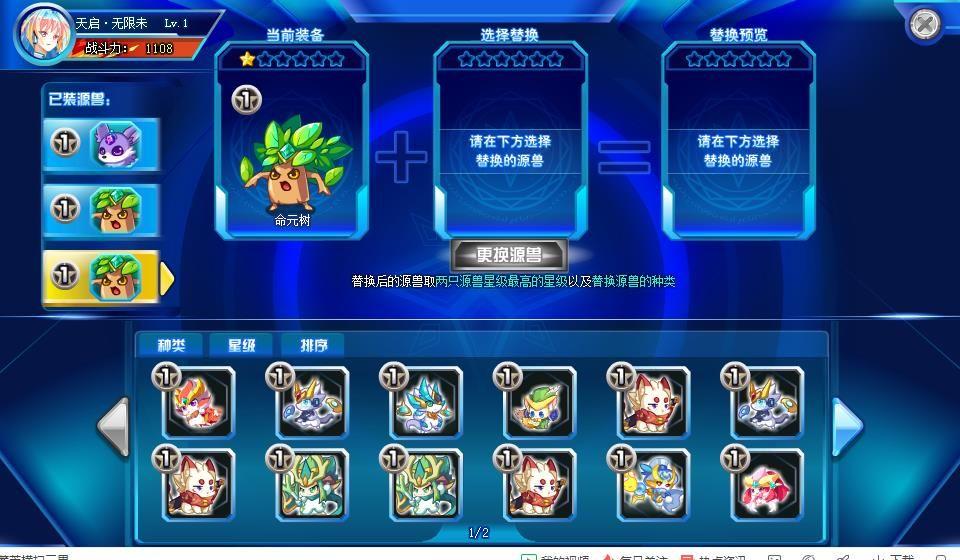Choose the pink beast in the grid

769,485
